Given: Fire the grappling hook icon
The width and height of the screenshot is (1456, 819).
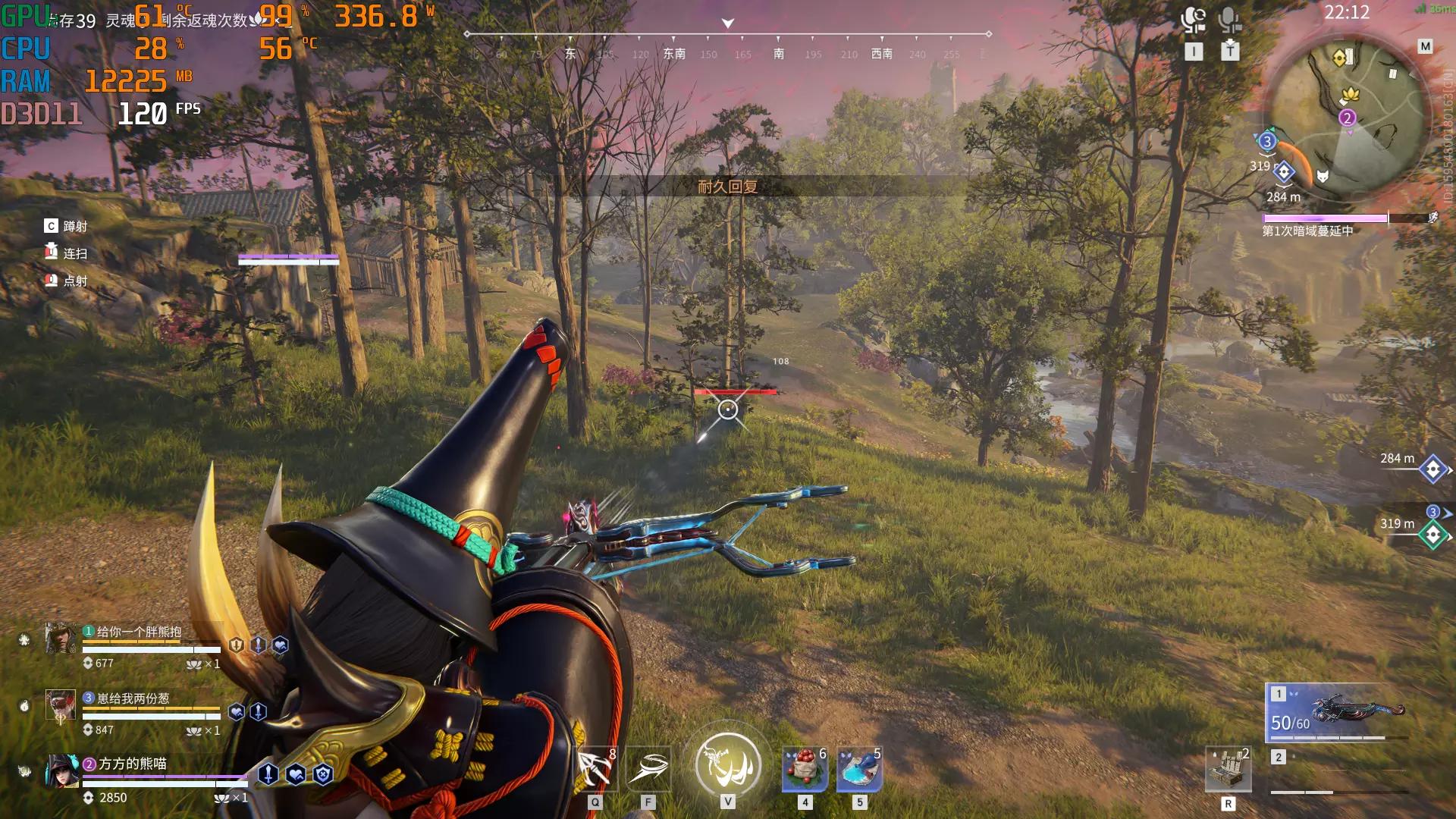Looking at the screenshot, I should [595, 769].
